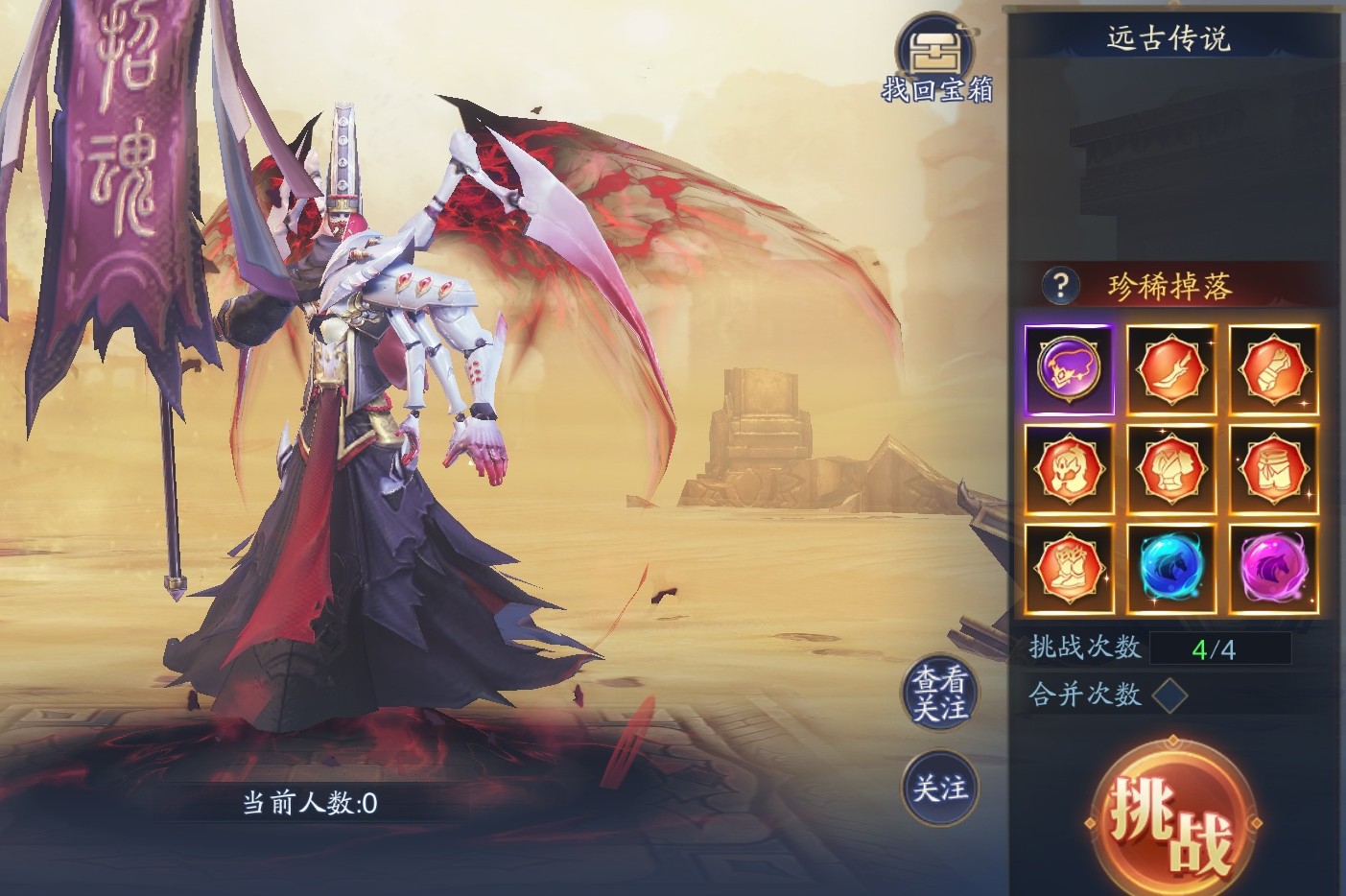Inspect the red trousers drop
Screen dimensions: 1346x896
[1273, 469]
